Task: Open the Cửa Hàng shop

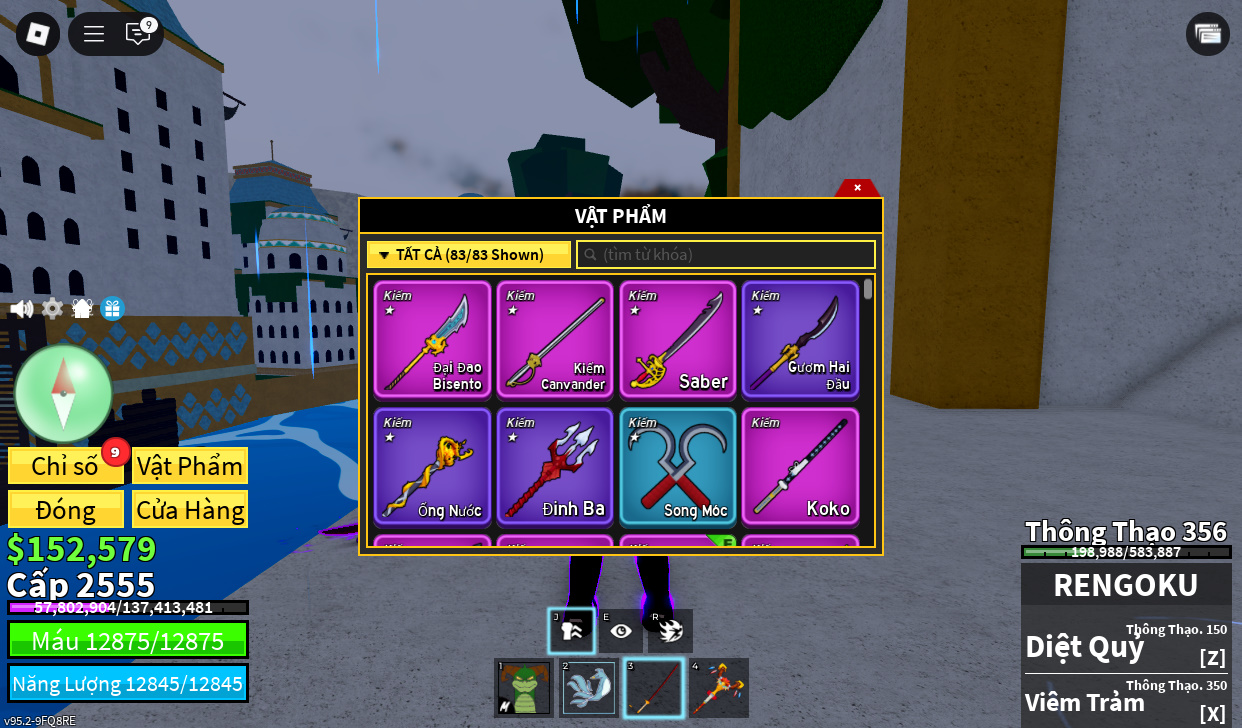Action: click(x=190, y=510)
